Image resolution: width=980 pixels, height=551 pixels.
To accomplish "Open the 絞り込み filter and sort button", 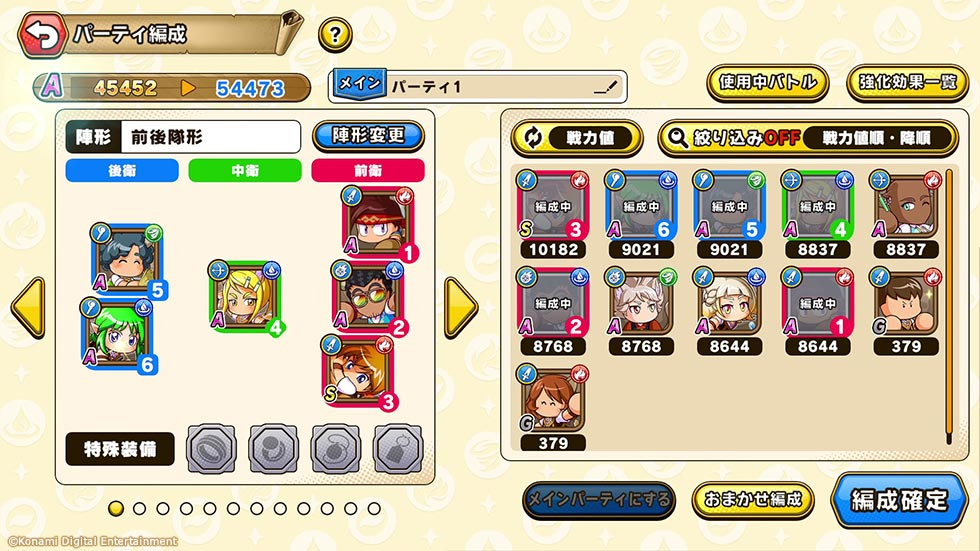I will tap(809, 138).
